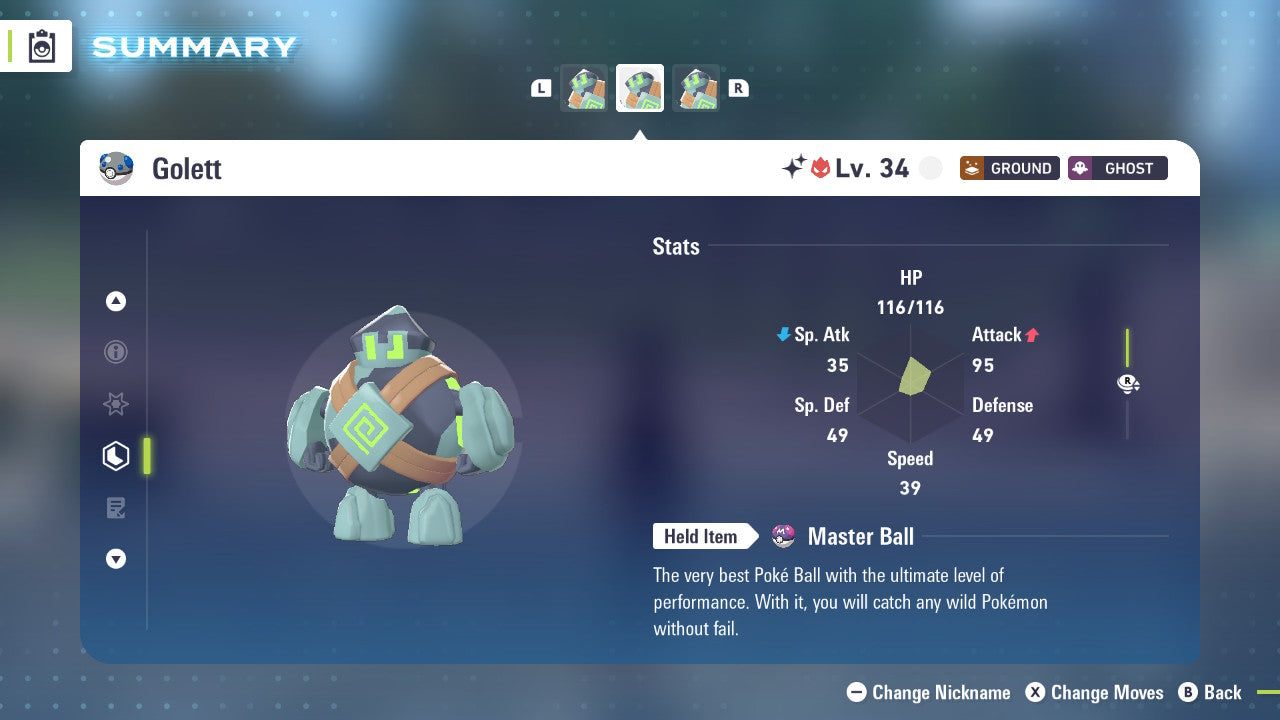
Task: Select the star-shaped memories icon in the sidebar
Action: (x=116, y=404)
